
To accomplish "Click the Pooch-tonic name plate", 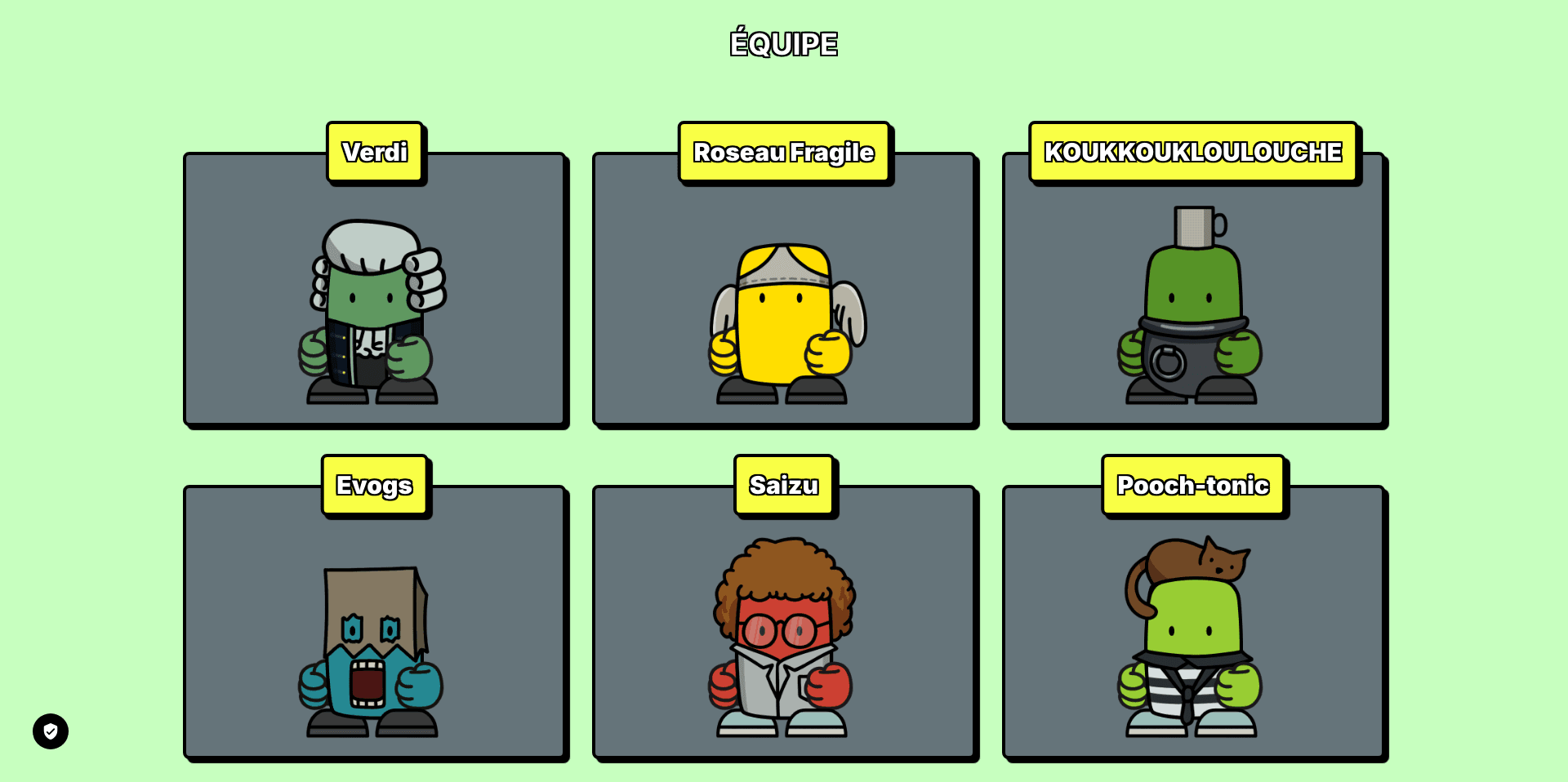I will click(1193, 484).
